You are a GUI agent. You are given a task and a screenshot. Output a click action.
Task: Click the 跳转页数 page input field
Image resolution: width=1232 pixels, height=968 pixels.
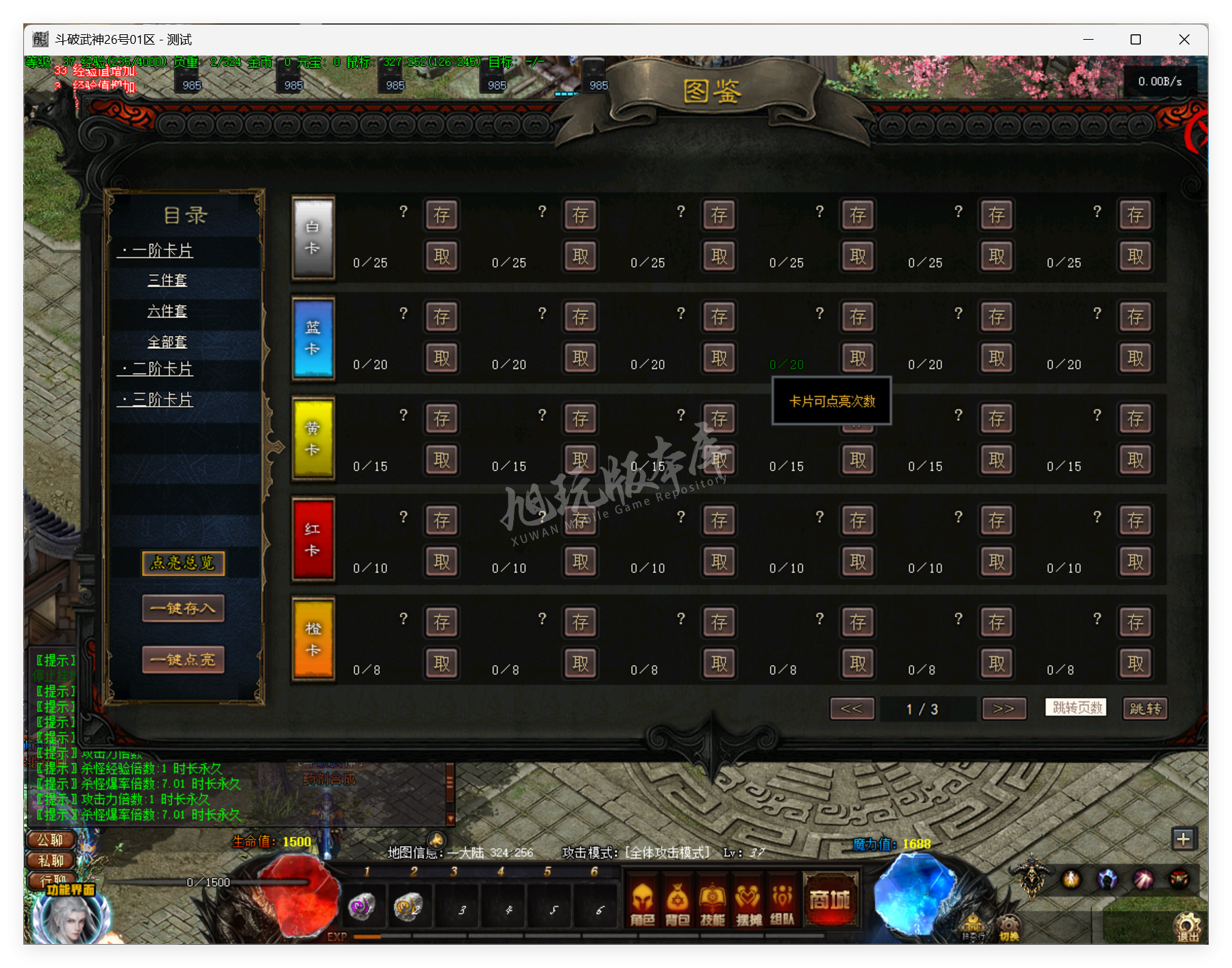pos(1074,708)
